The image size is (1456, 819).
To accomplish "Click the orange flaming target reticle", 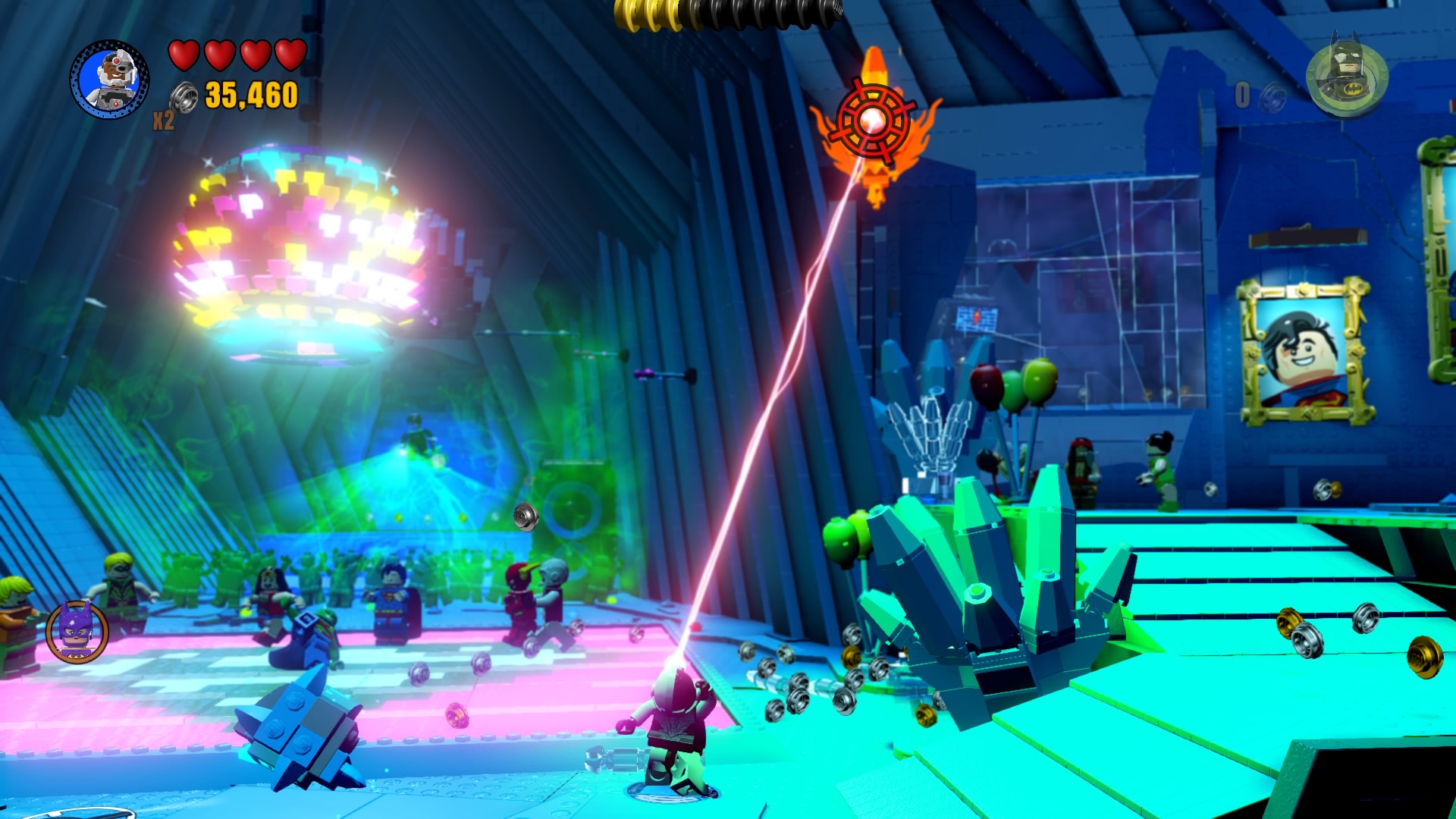I will pos(872,121).
